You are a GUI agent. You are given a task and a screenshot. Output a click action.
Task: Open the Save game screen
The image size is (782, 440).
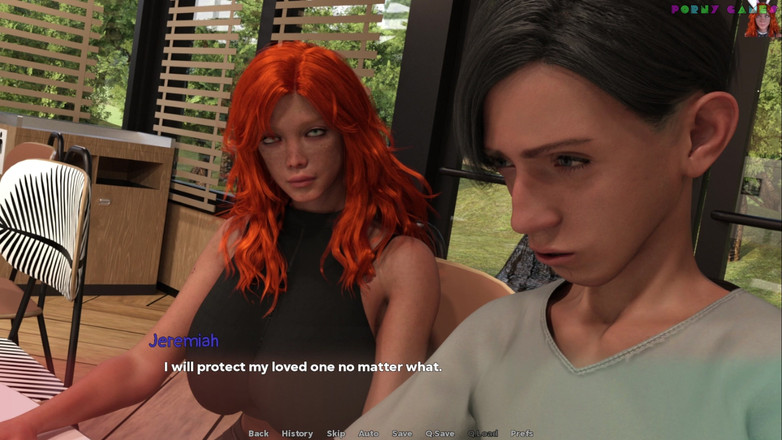[402, 433]
